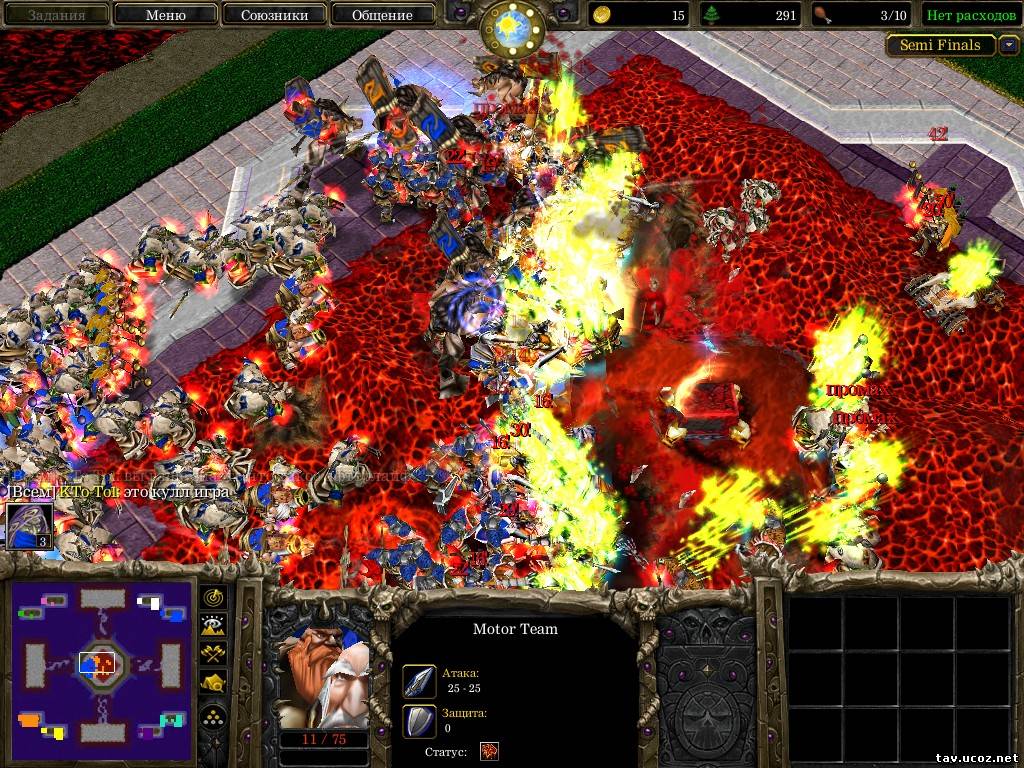Click the Нет расходов upkeep indicator
1024x768 pixels.
pyautogui.click(x=967, y=15)
